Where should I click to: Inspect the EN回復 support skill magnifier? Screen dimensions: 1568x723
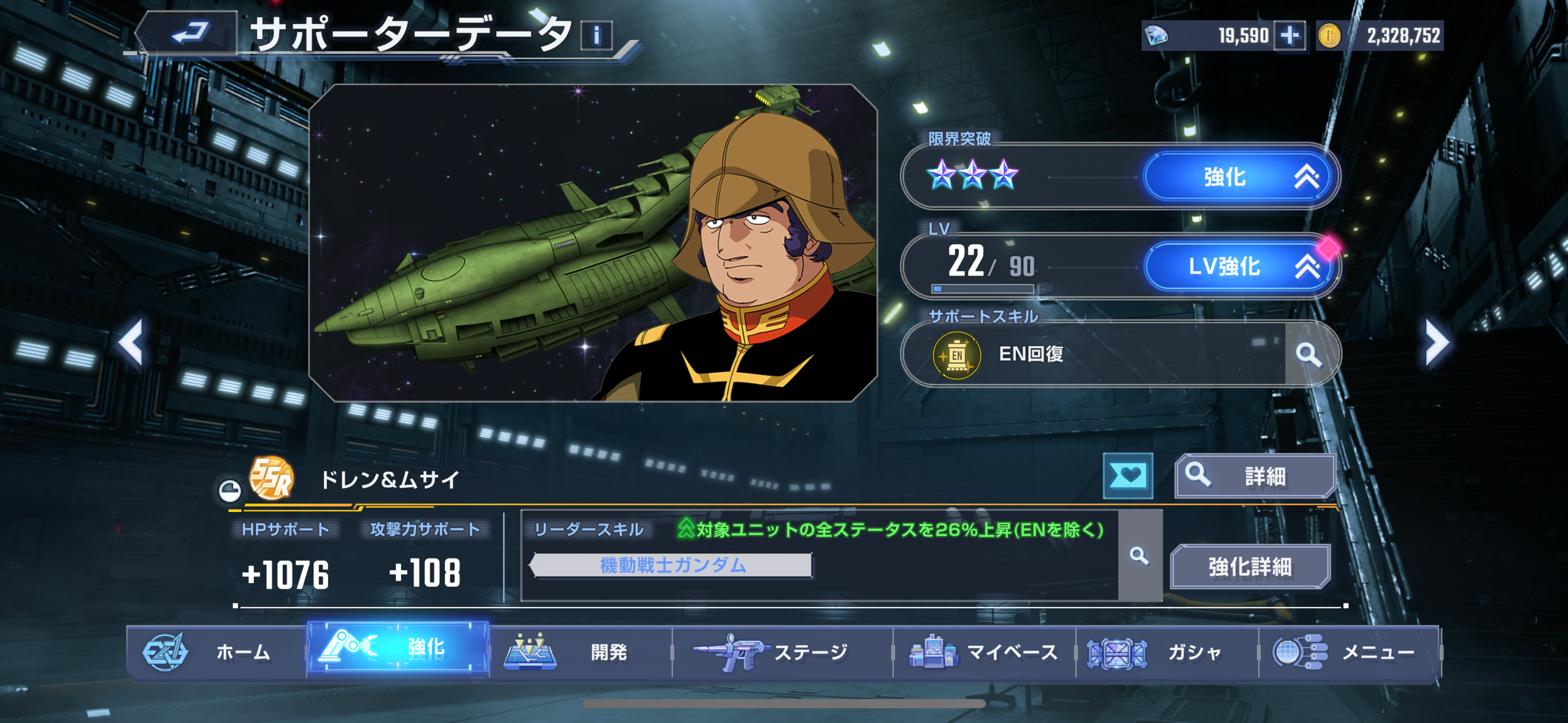pyautogui.click(x=1309, y=354)
